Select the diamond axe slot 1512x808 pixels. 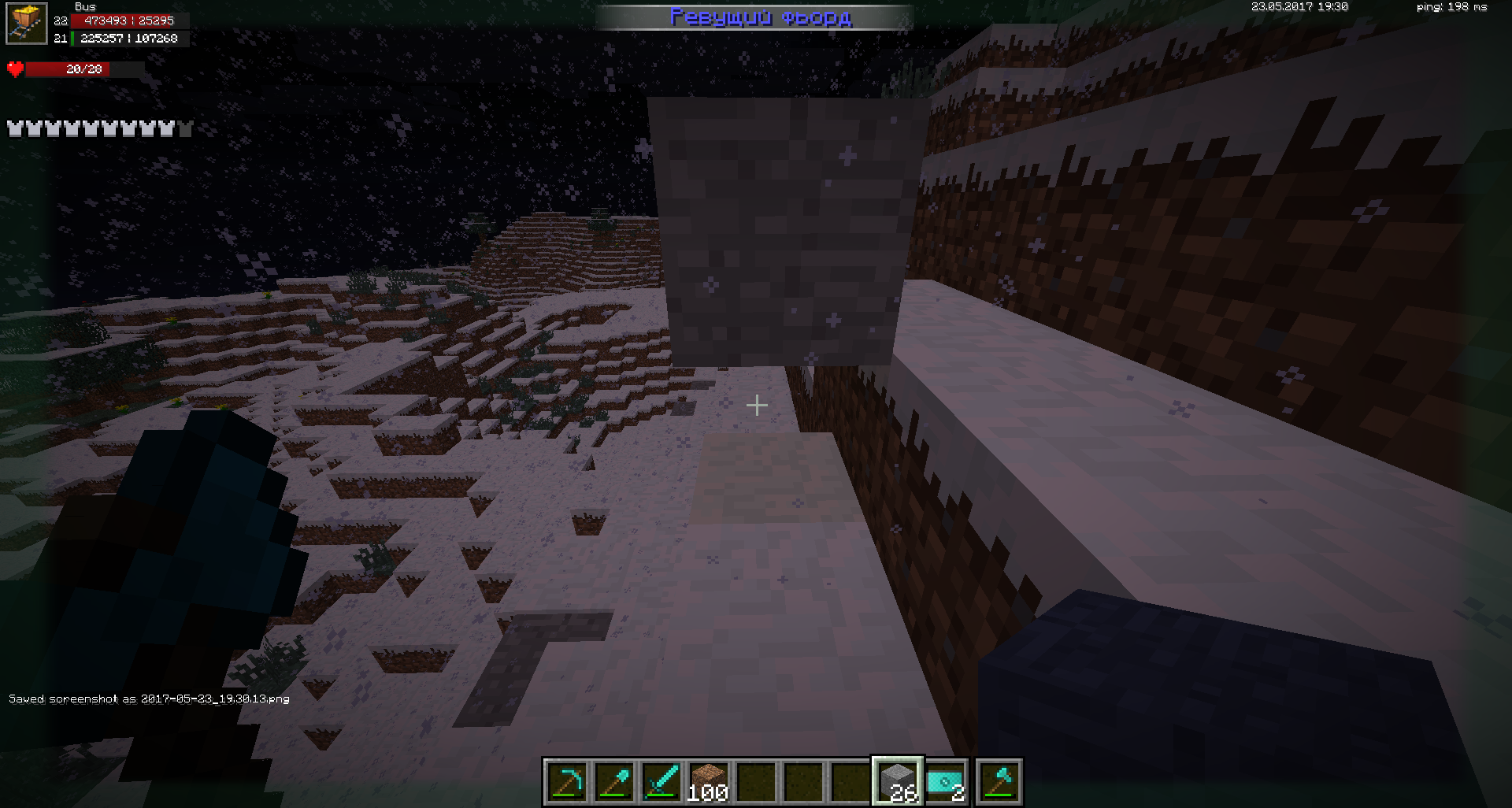click(999, 782)
